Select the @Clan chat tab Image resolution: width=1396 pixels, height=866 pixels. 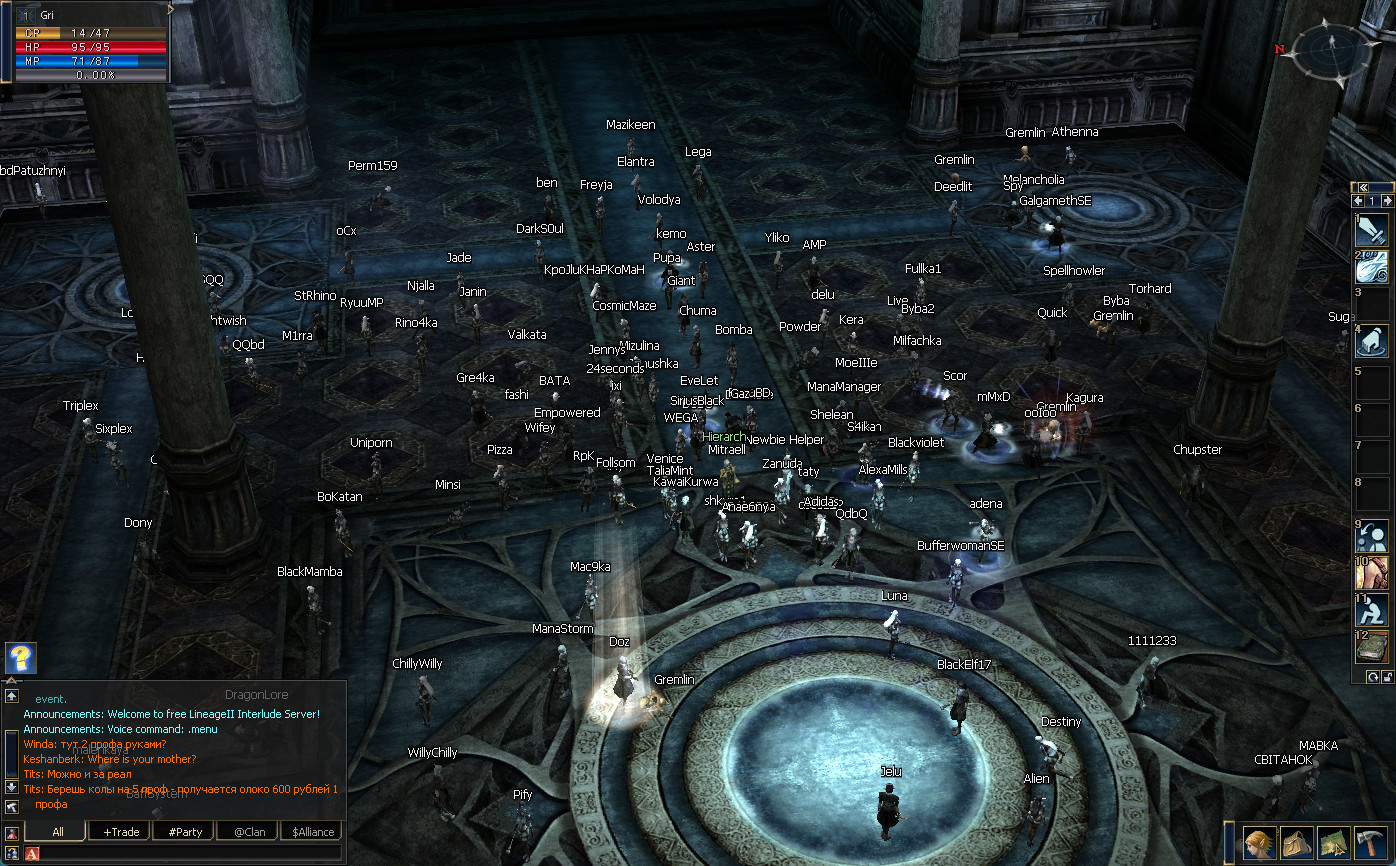click(249, 831)
